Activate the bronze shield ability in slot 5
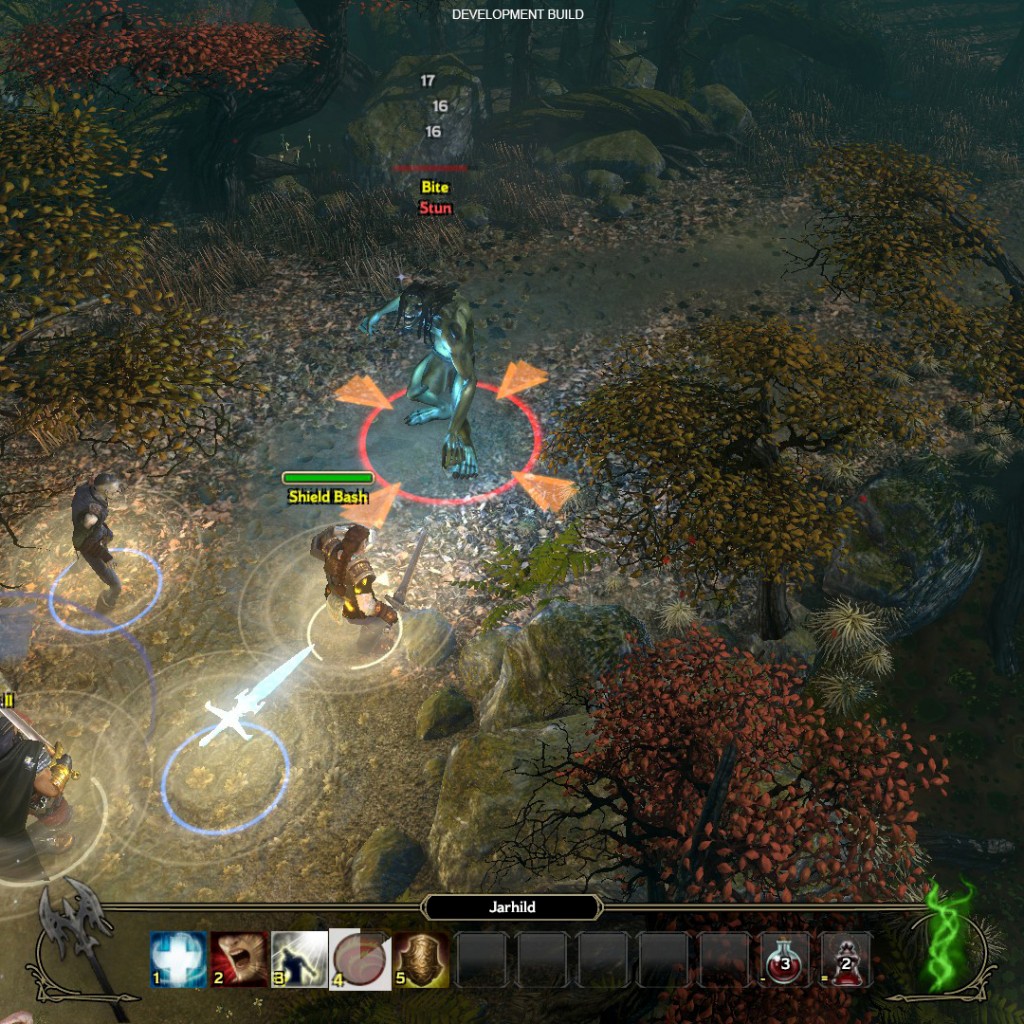Image resolution: width=1024 pixels, height=1024 pixels. pyautogui.click(x=420, y=960)
